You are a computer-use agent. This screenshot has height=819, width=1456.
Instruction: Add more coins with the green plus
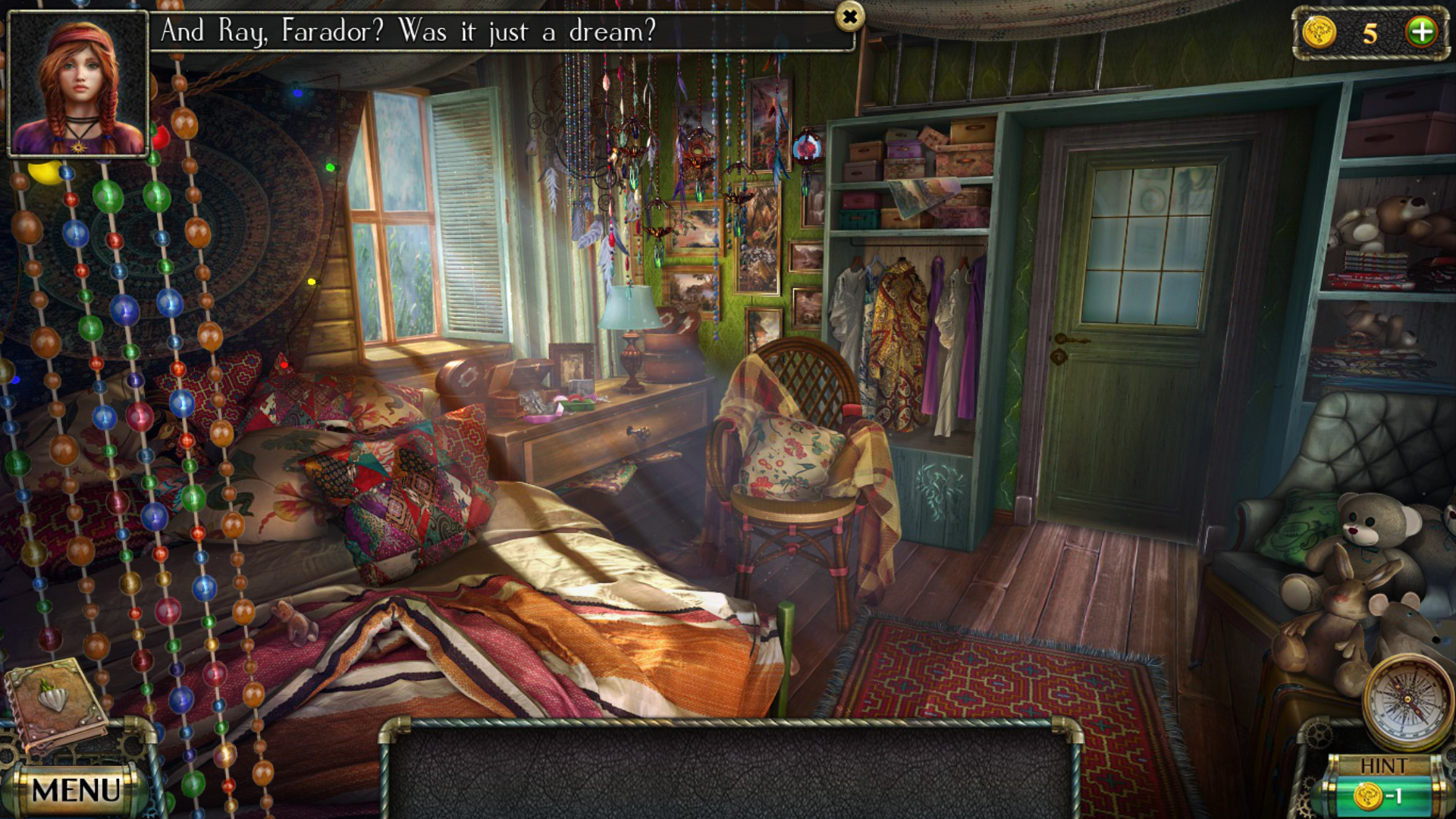point(1422,32)
